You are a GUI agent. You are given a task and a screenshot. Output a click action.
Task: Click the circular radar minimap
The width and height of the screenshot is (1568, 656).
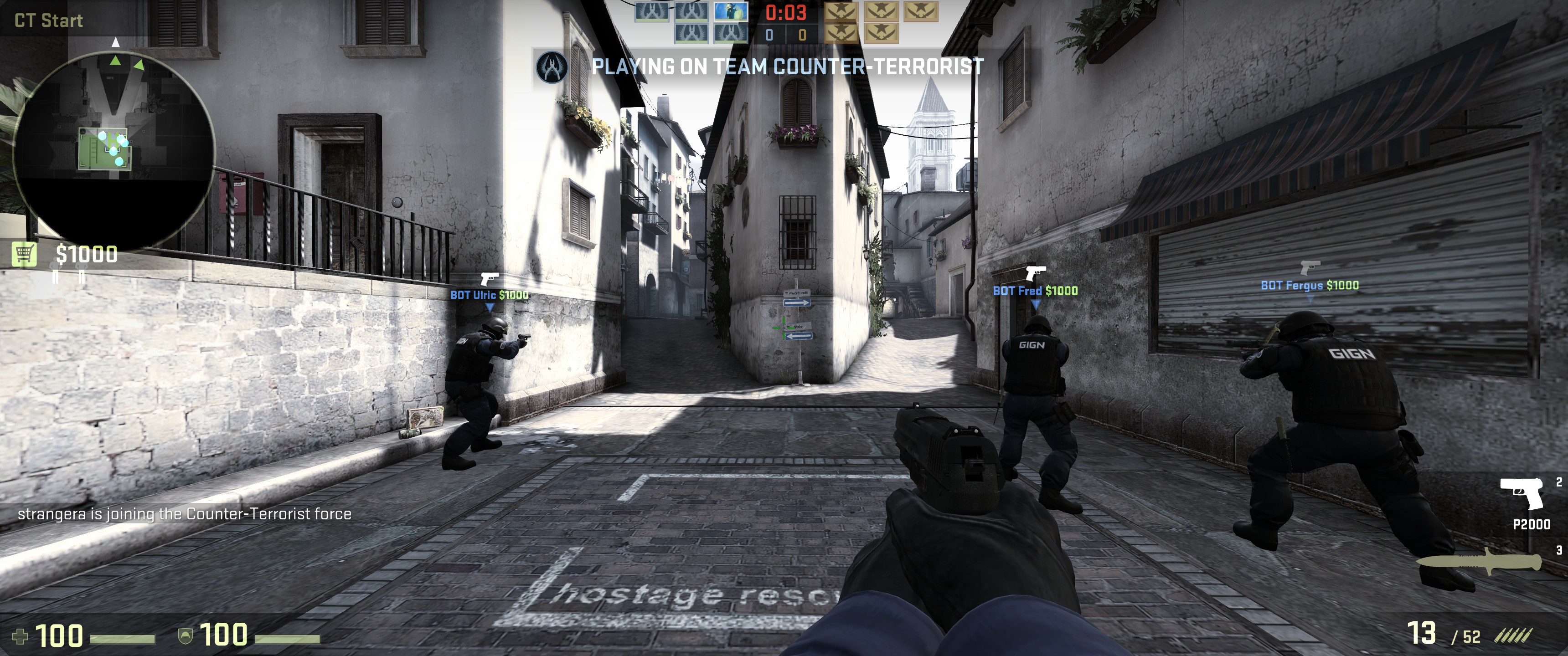tap(114, 149)
